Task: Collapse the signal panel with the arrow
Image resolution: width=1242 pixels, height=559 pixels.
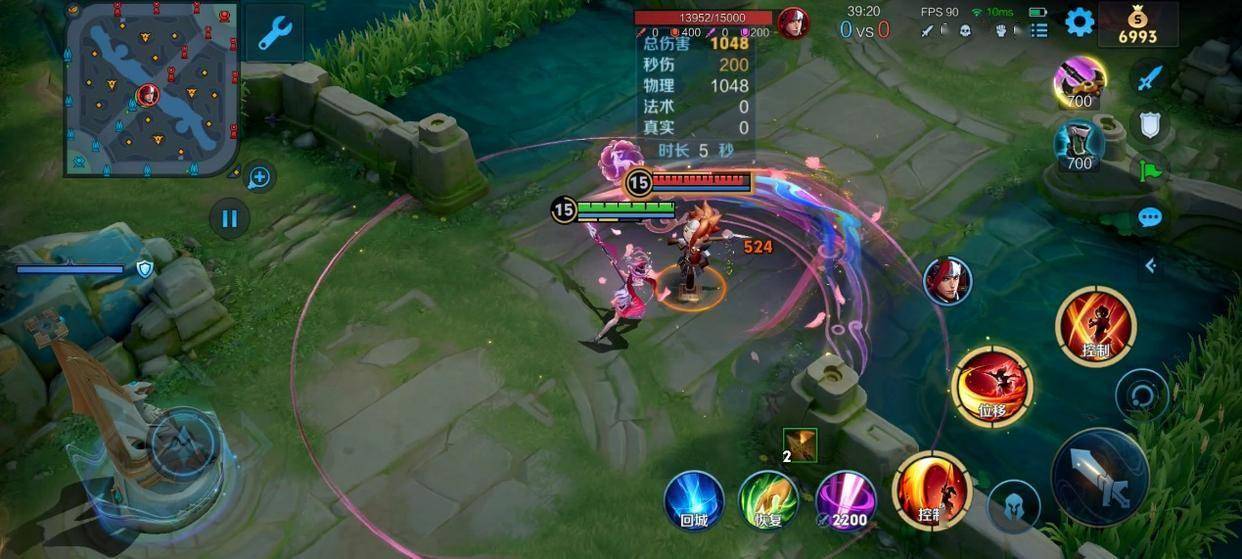Action: click(1150, 265)
